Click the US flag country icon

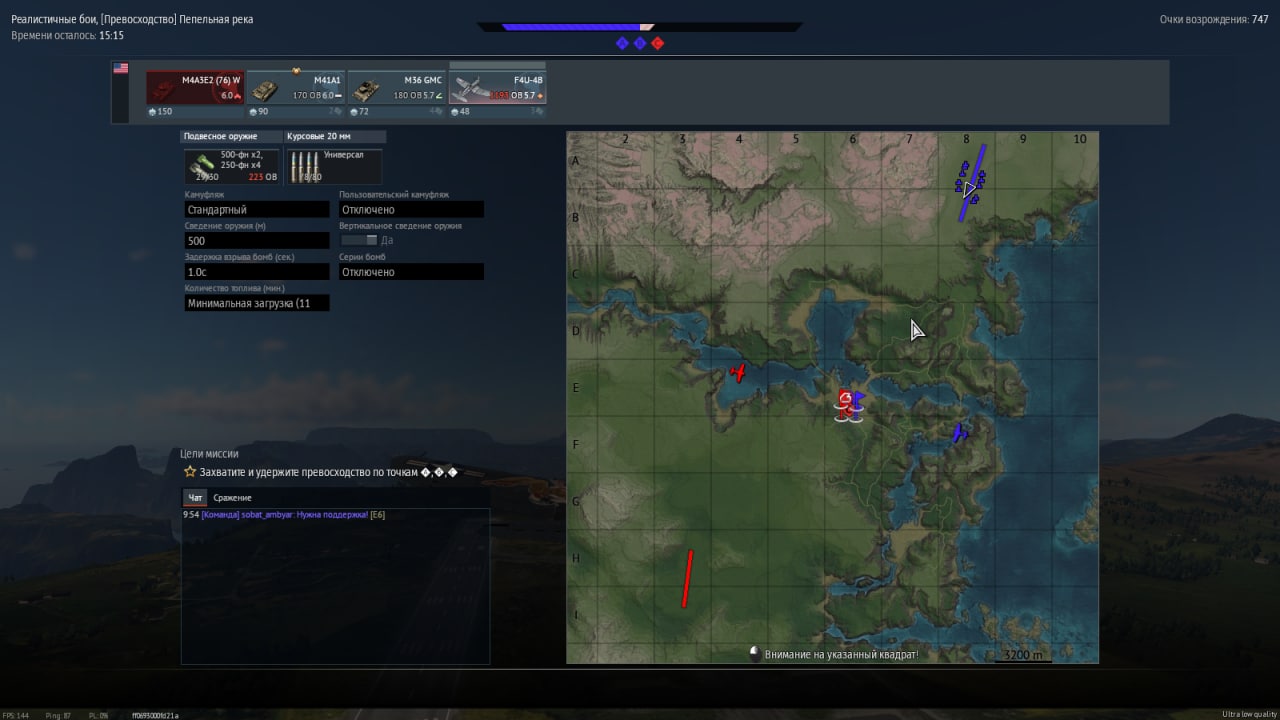(121, 69)
